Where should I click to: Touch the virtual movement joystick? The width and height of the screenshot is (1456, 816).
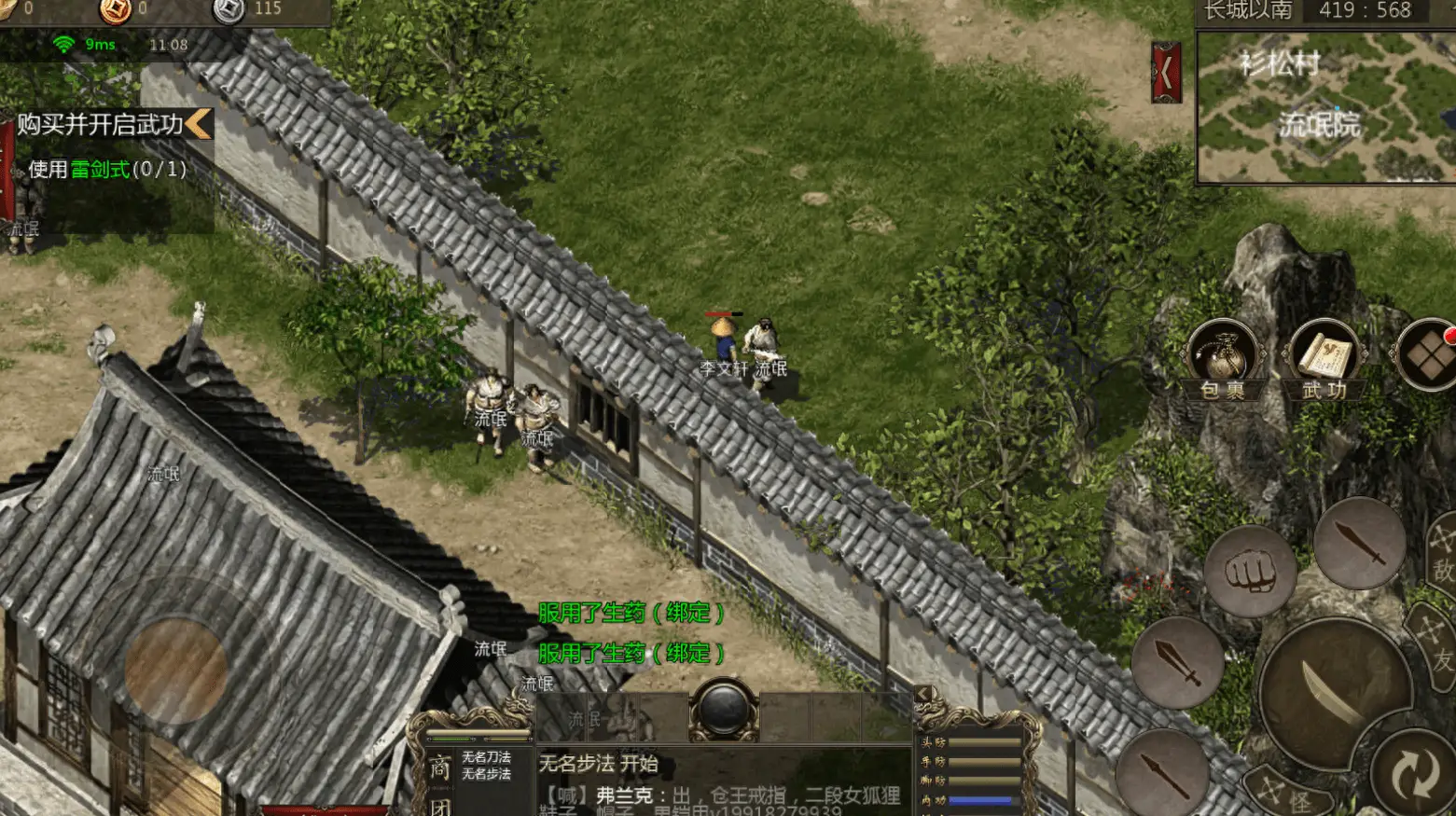(176, 670)
